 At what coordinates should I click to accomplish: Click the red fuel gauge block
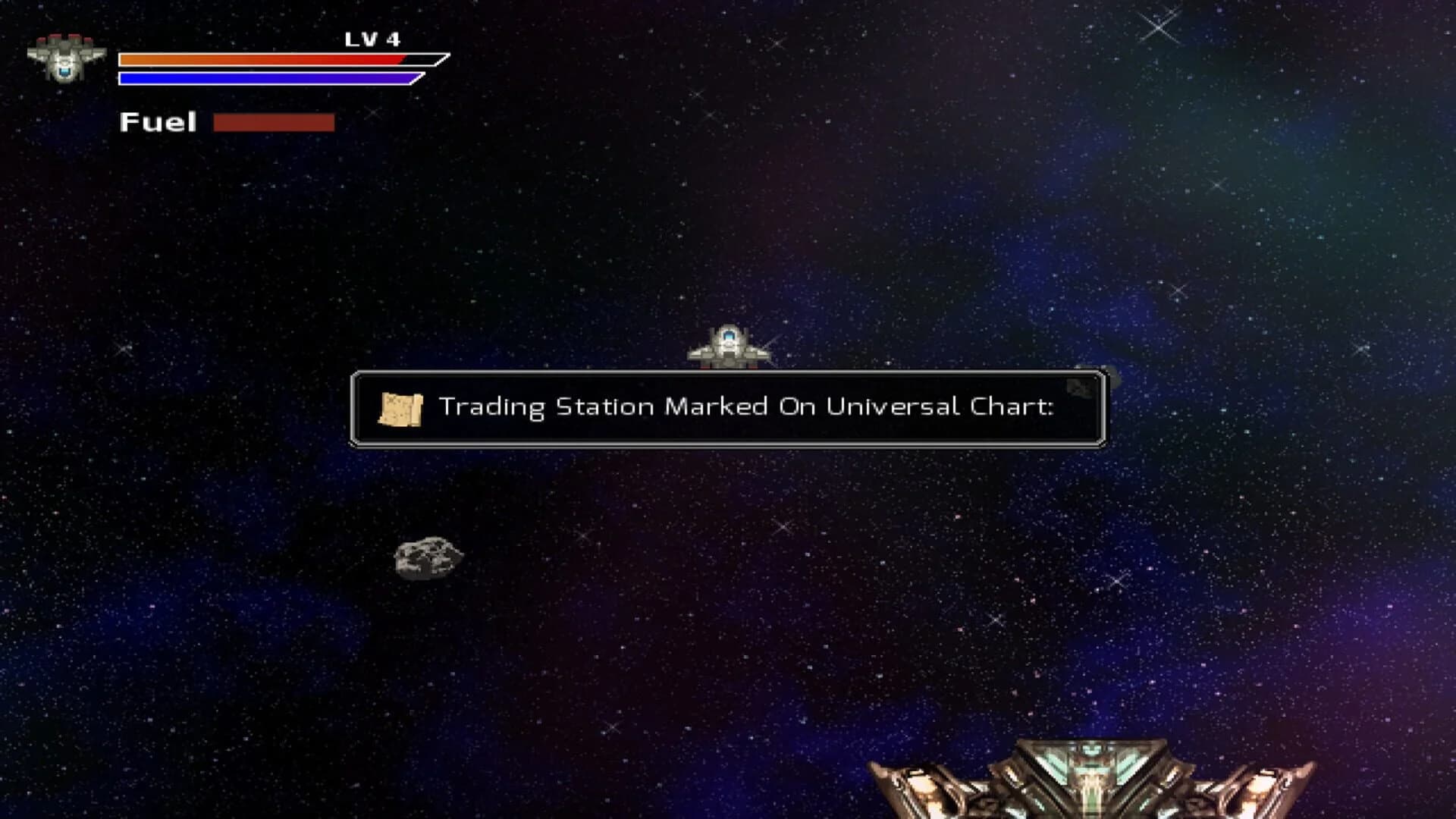[x=273, y=121]
